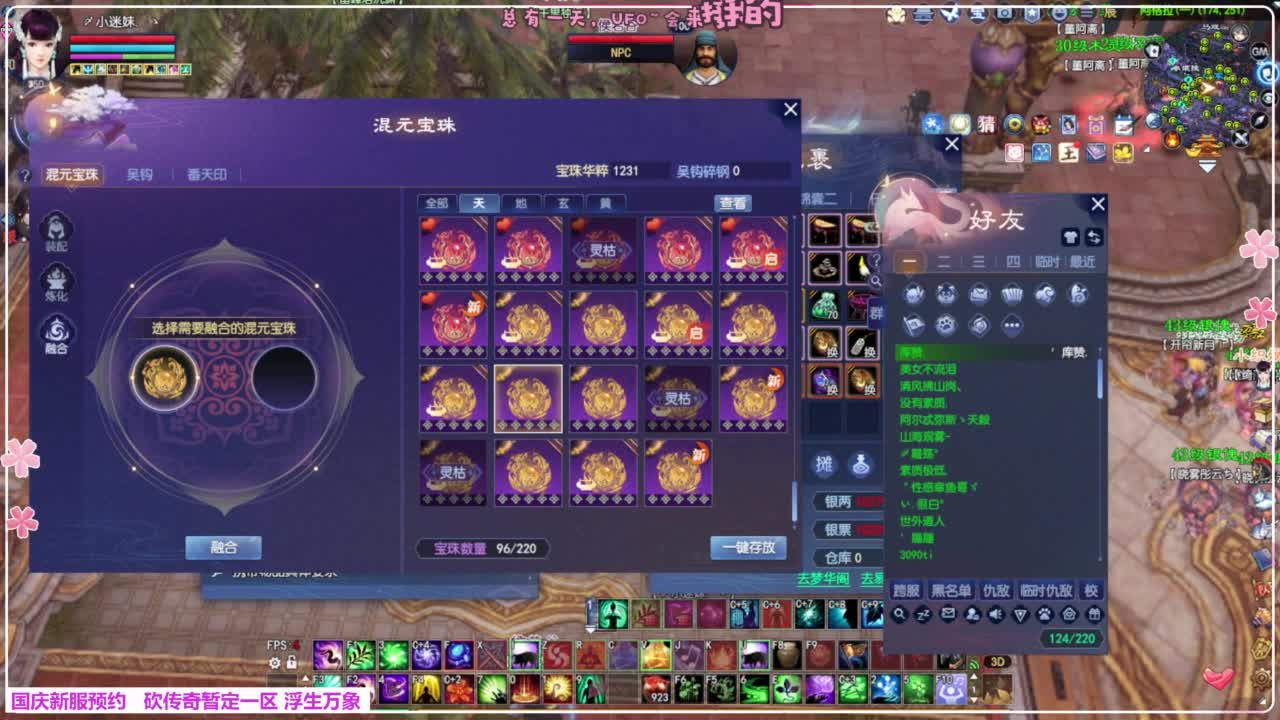Click the paw icon in the friends panel

[x=946, y=324]
